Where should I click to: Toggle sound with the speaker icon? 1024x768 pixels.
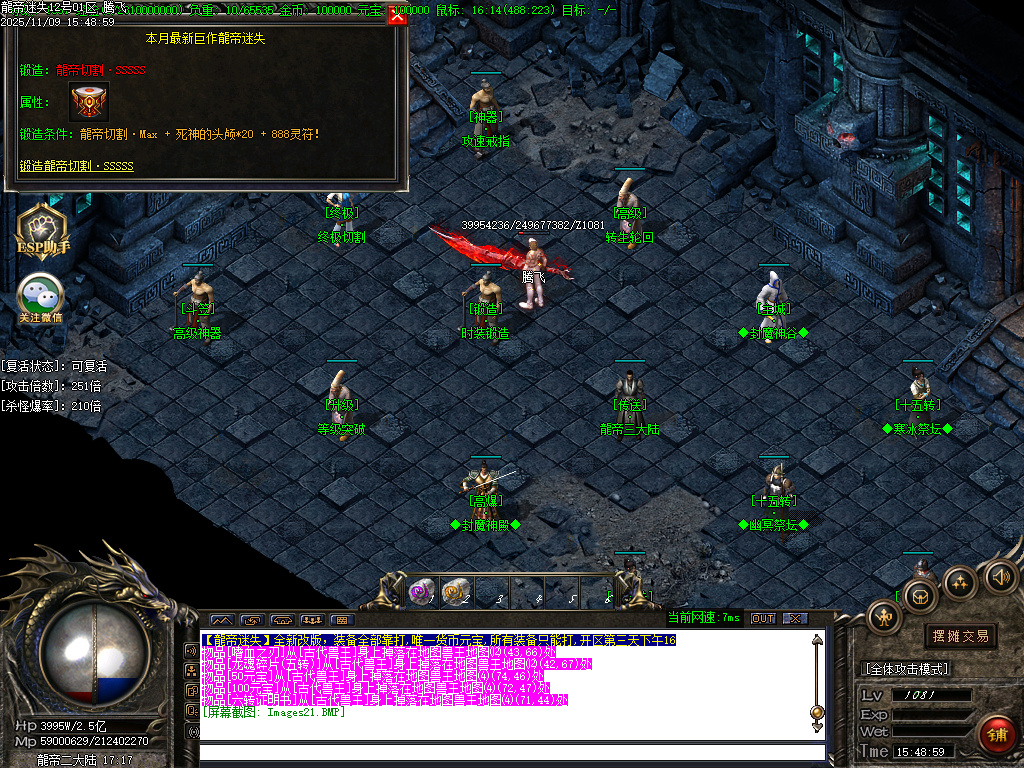pyautogui.click(x=1000, y=576)
